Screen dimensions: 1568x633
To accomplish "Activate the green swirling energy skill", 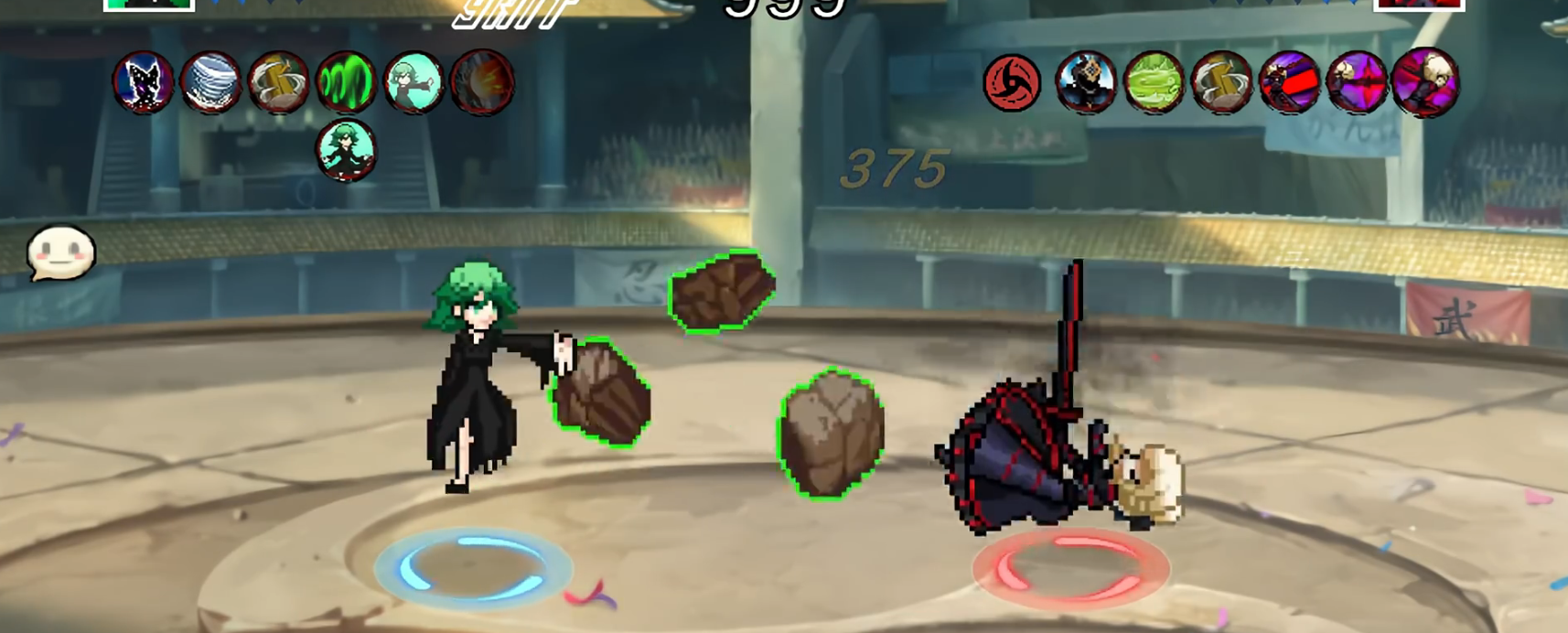I will pyautogui.click(x=346, y=82).
